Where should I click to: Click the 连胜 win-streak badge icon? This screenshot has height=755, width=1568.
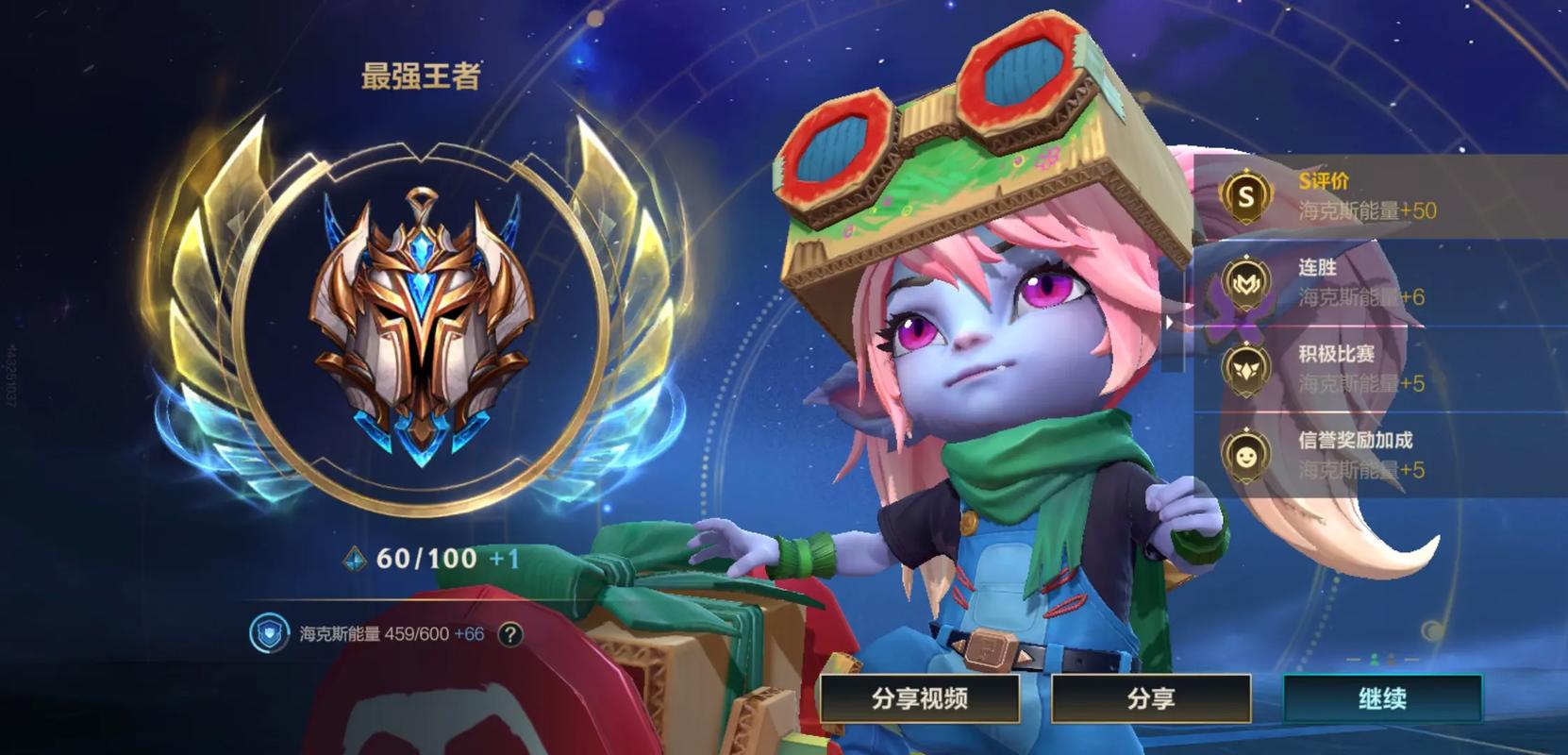[1245, 283]
